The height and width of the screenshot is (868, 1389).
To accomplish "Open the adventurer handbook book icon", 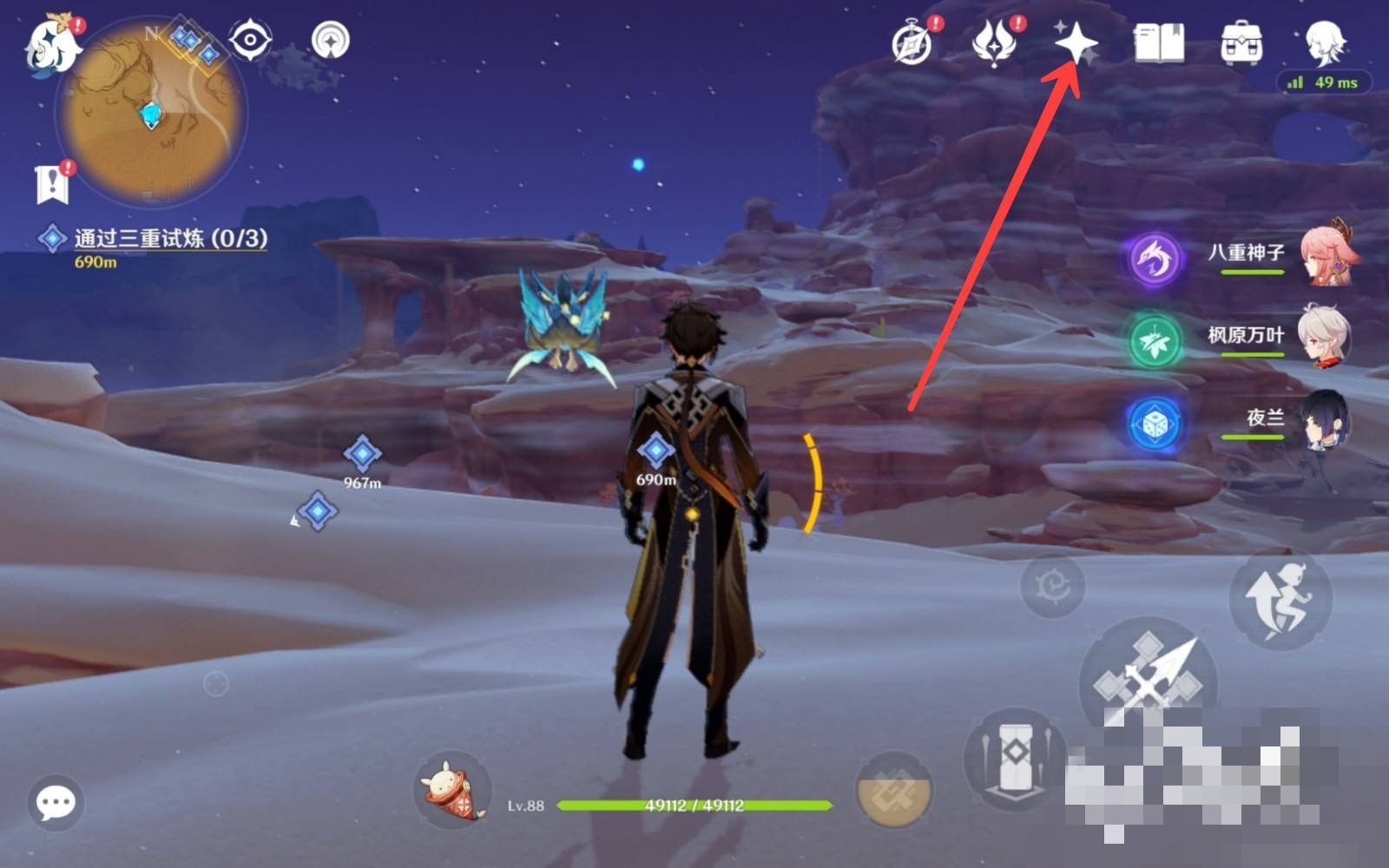I will pos(1159,43).
